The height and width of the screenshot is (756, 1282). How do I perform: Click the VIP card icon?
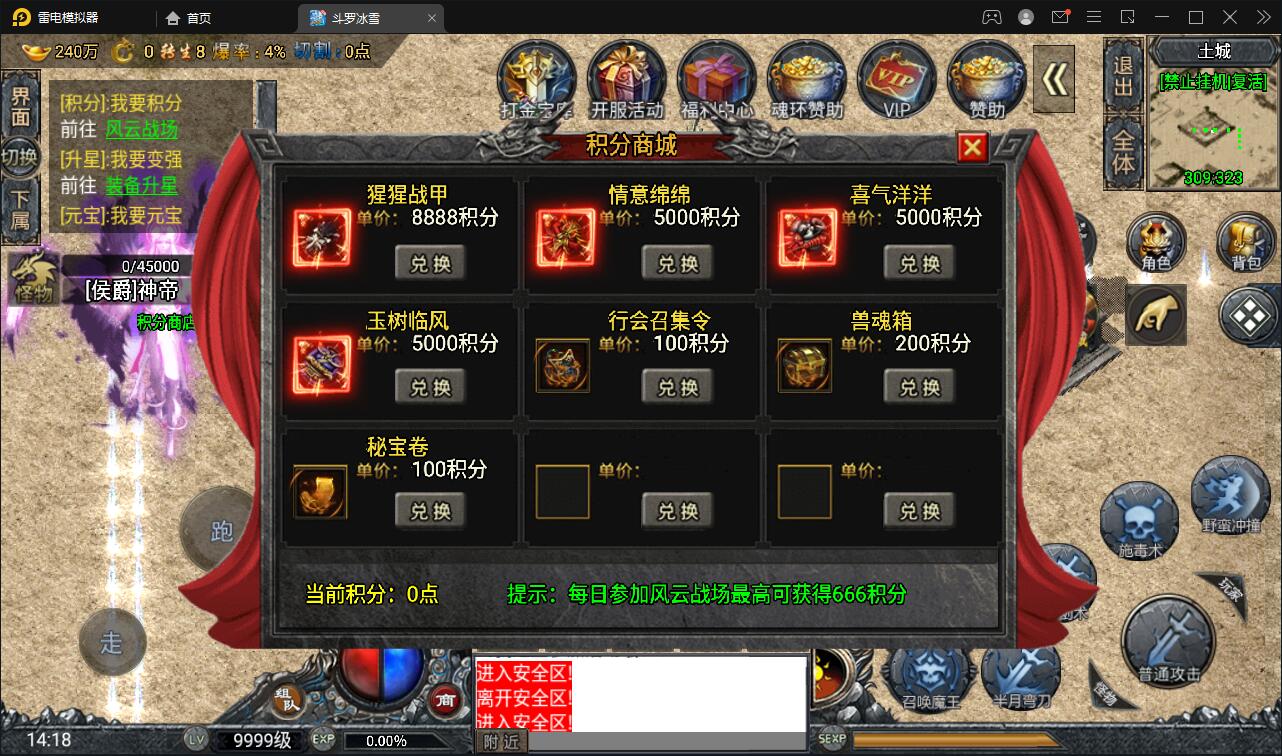coord(897,75)
